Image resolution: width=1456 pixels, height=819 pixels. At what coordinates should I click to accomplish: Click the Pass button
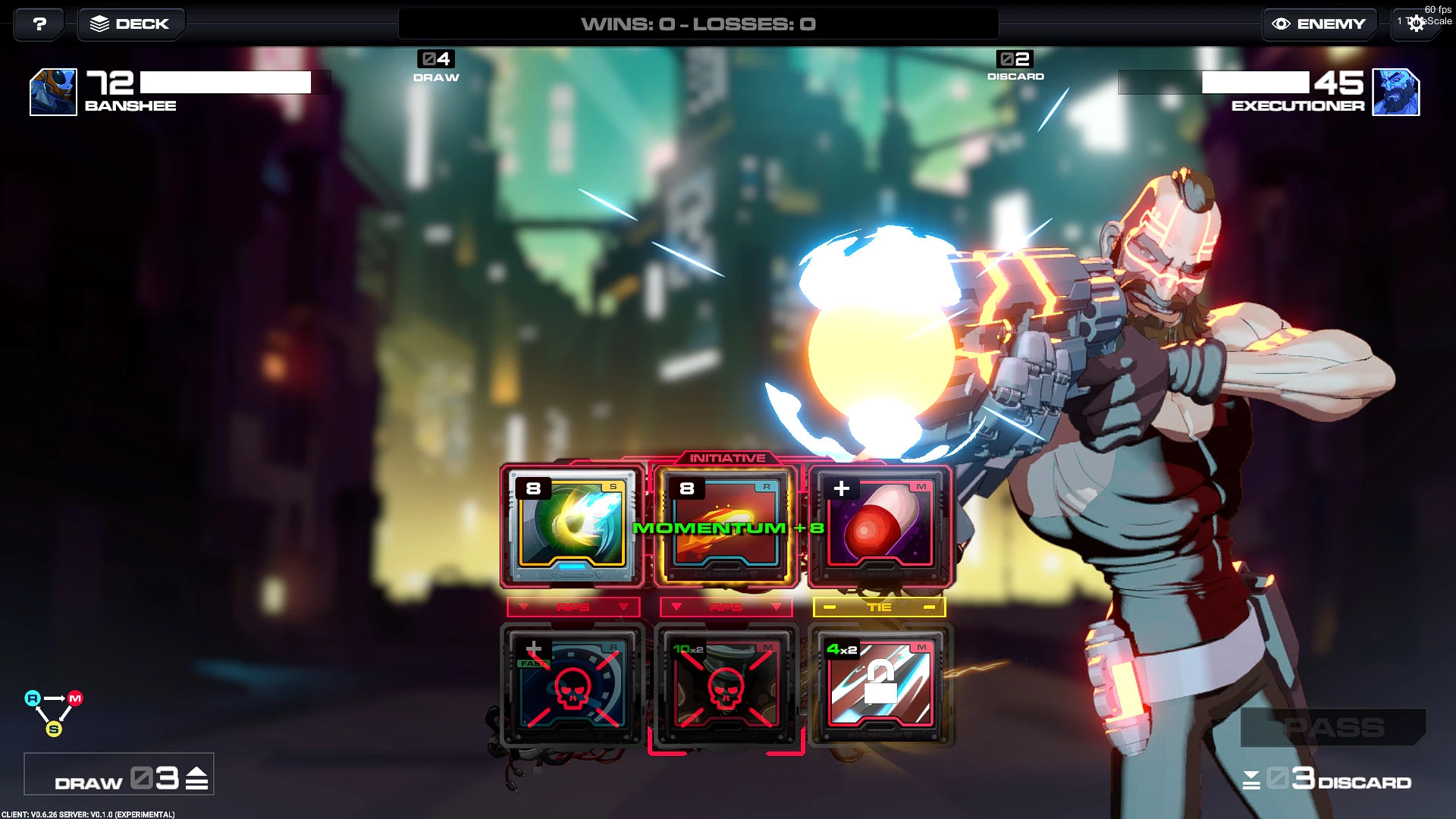tap(1333, 727)
